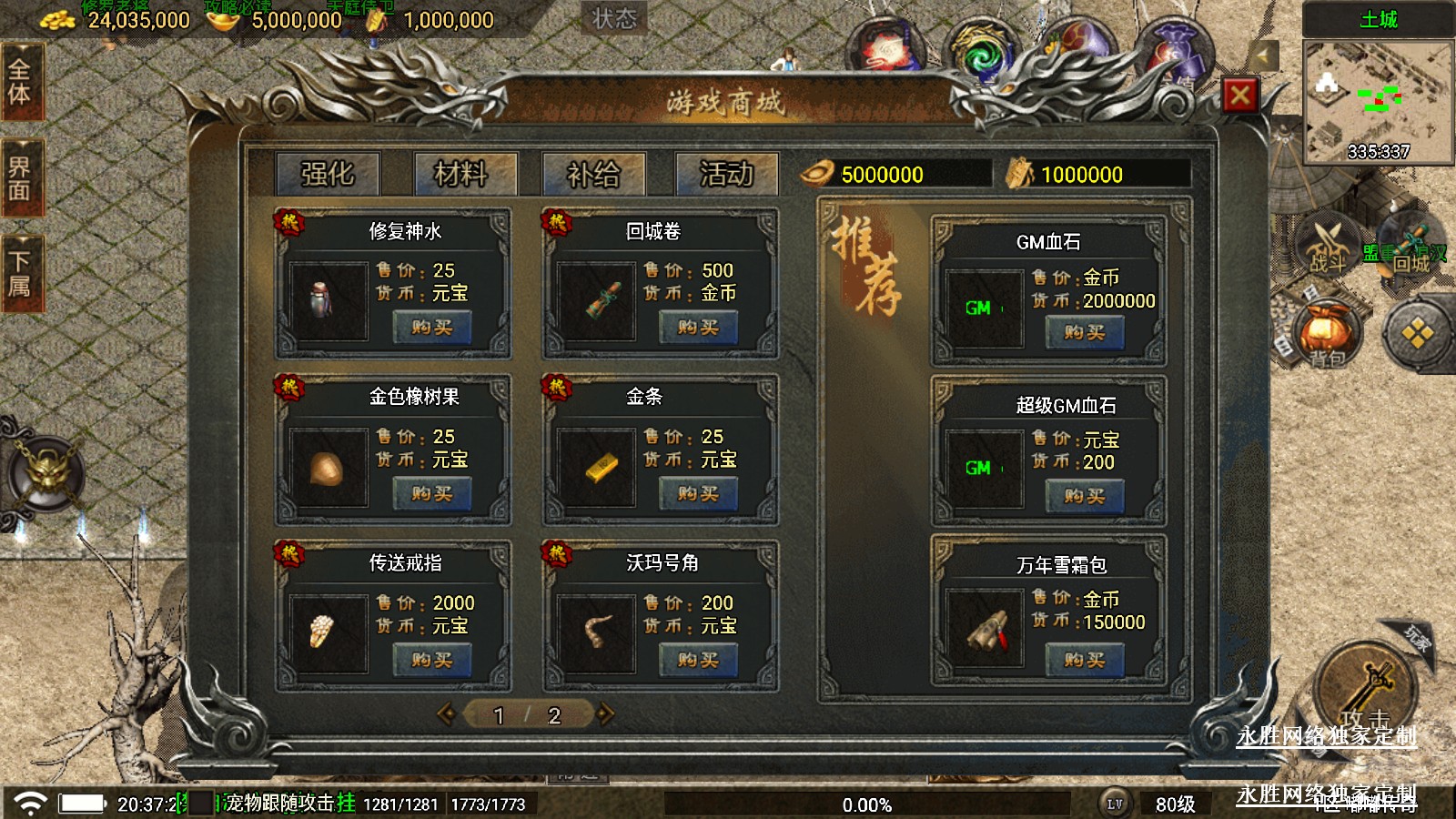Buy the 万年雪霜包 bundle

[x=1084, y=660]
